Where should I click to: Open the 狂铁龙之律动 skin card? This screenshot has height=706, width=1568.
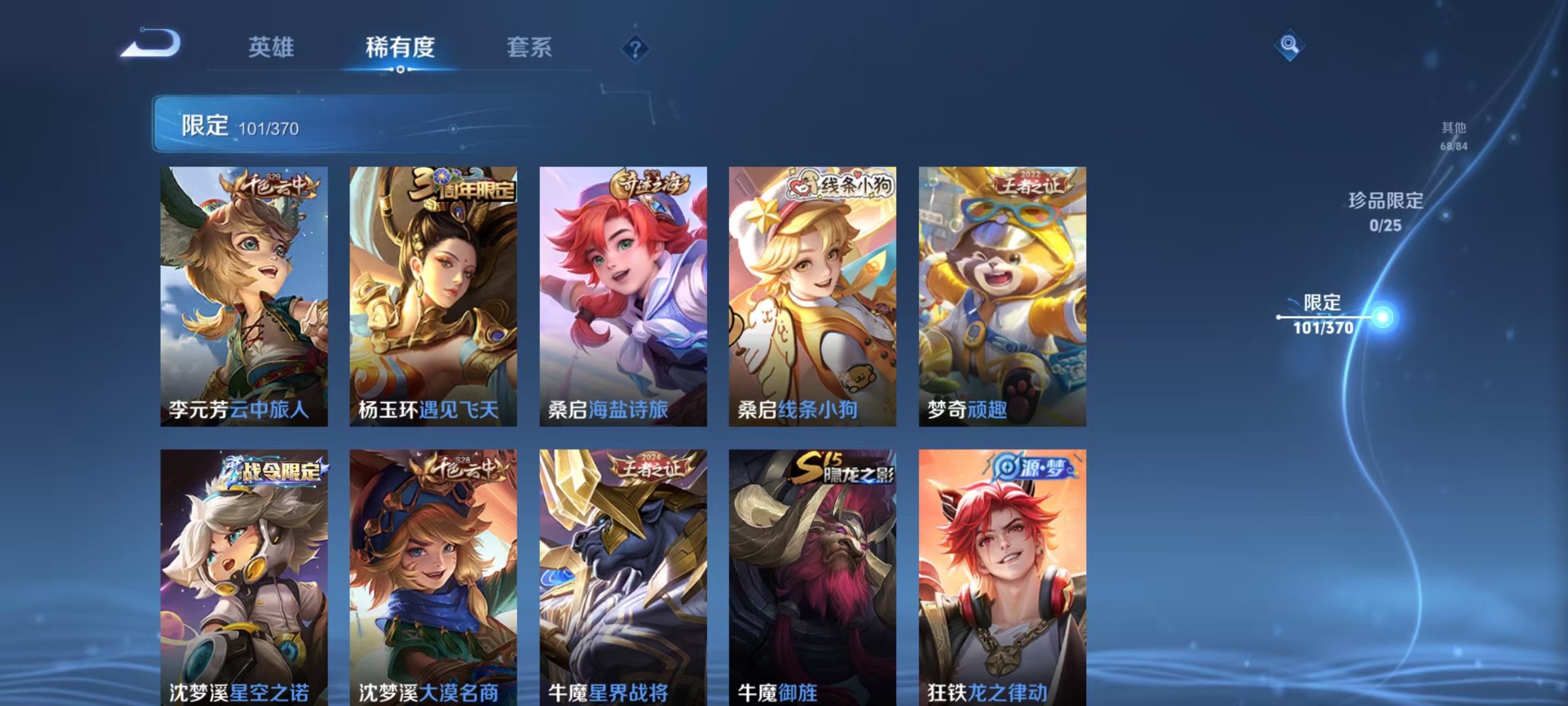[x=1003, y=579]
